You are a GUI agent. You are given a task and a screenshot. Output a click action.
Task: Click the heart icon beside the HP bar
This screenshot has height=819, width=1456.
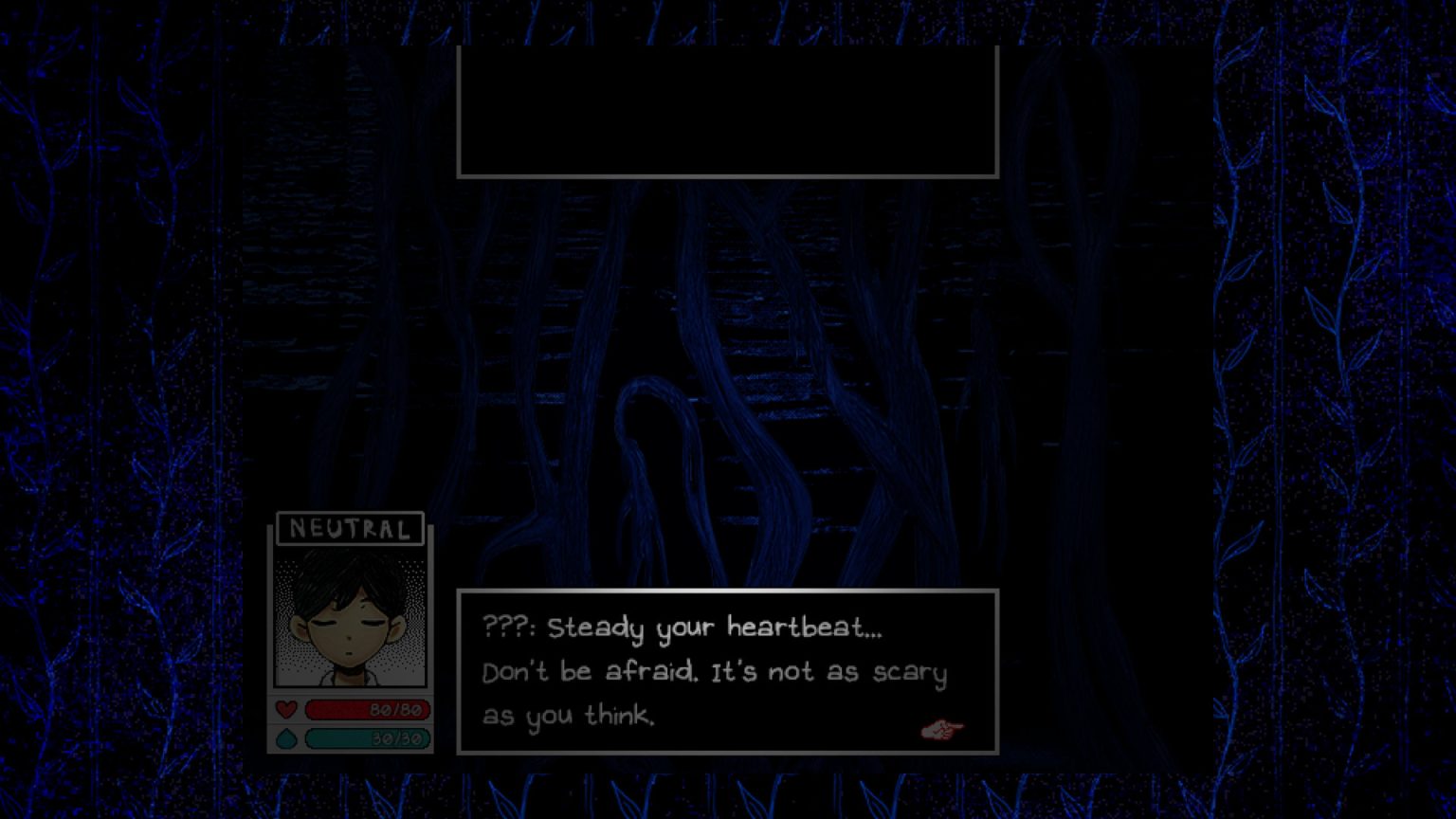click(x=285, y=709)
